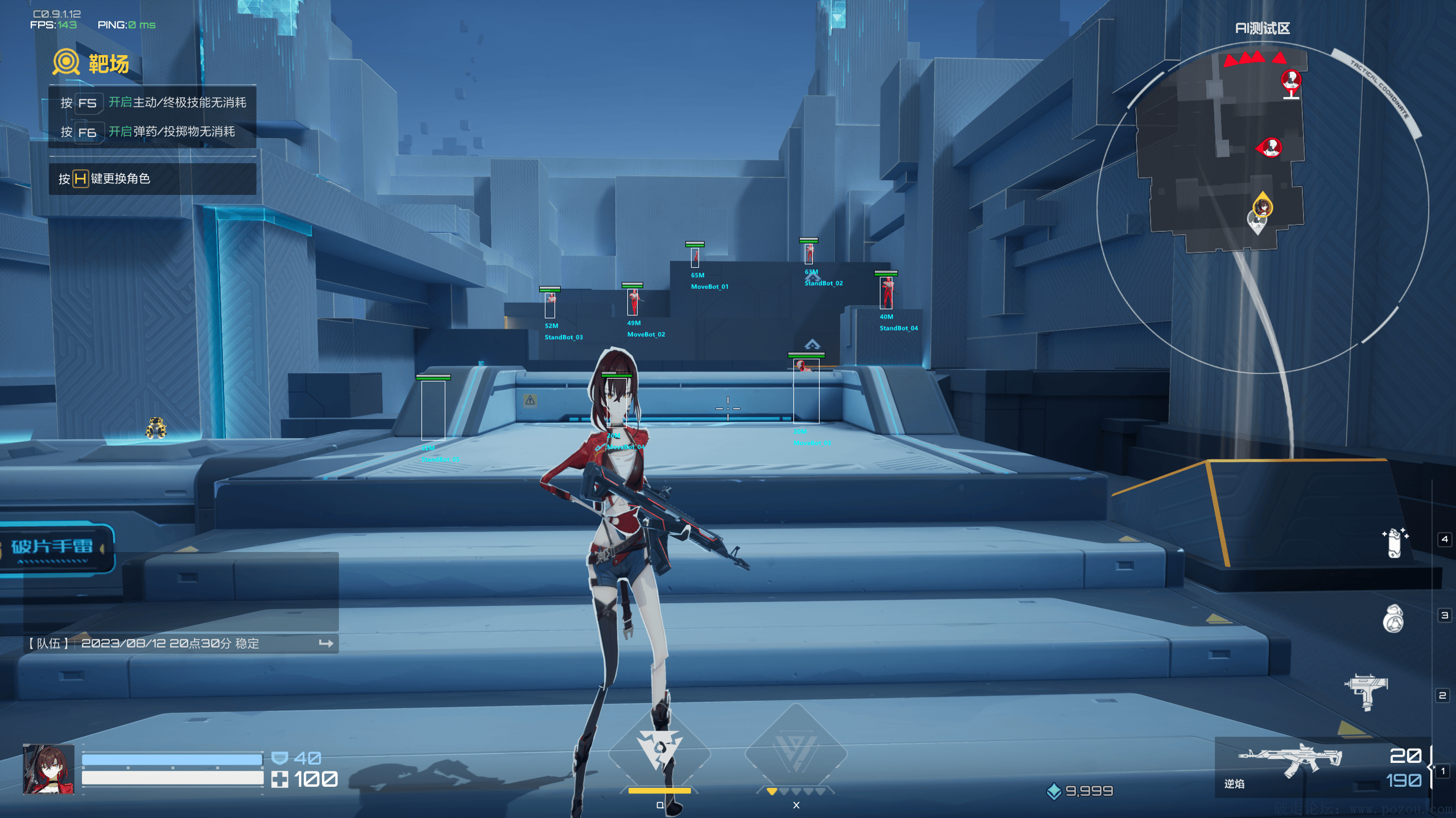Click the 破片手雷 fragment grenade label
Image resolution: width=1456 pixels, height=818 pixels.
pyautogui.click(x=52, y=547)
